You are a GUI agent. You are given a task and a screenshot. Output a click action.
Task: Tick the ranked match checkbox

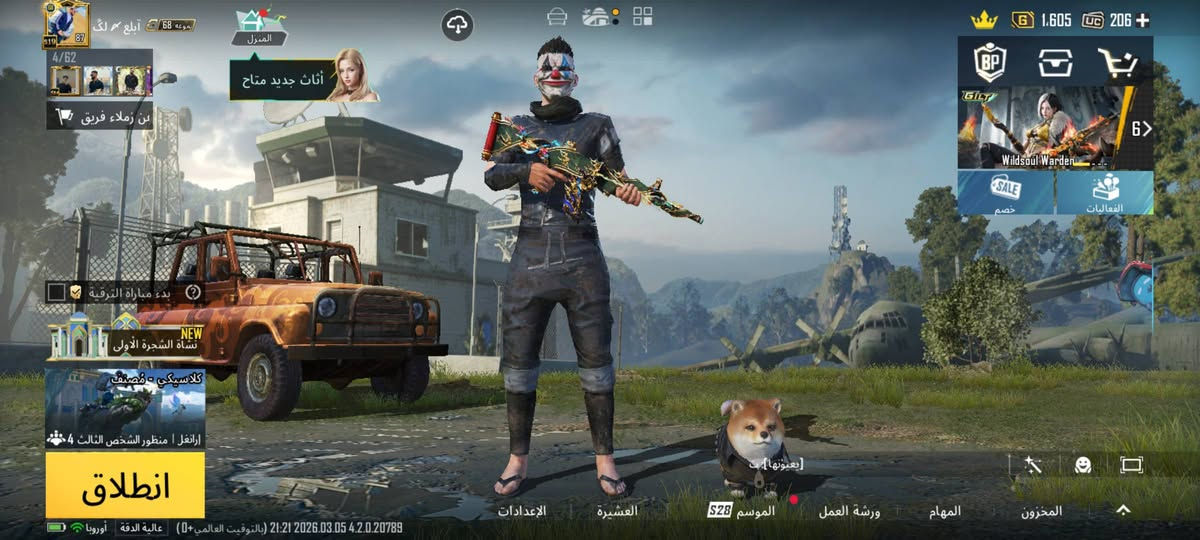[57, 292]
